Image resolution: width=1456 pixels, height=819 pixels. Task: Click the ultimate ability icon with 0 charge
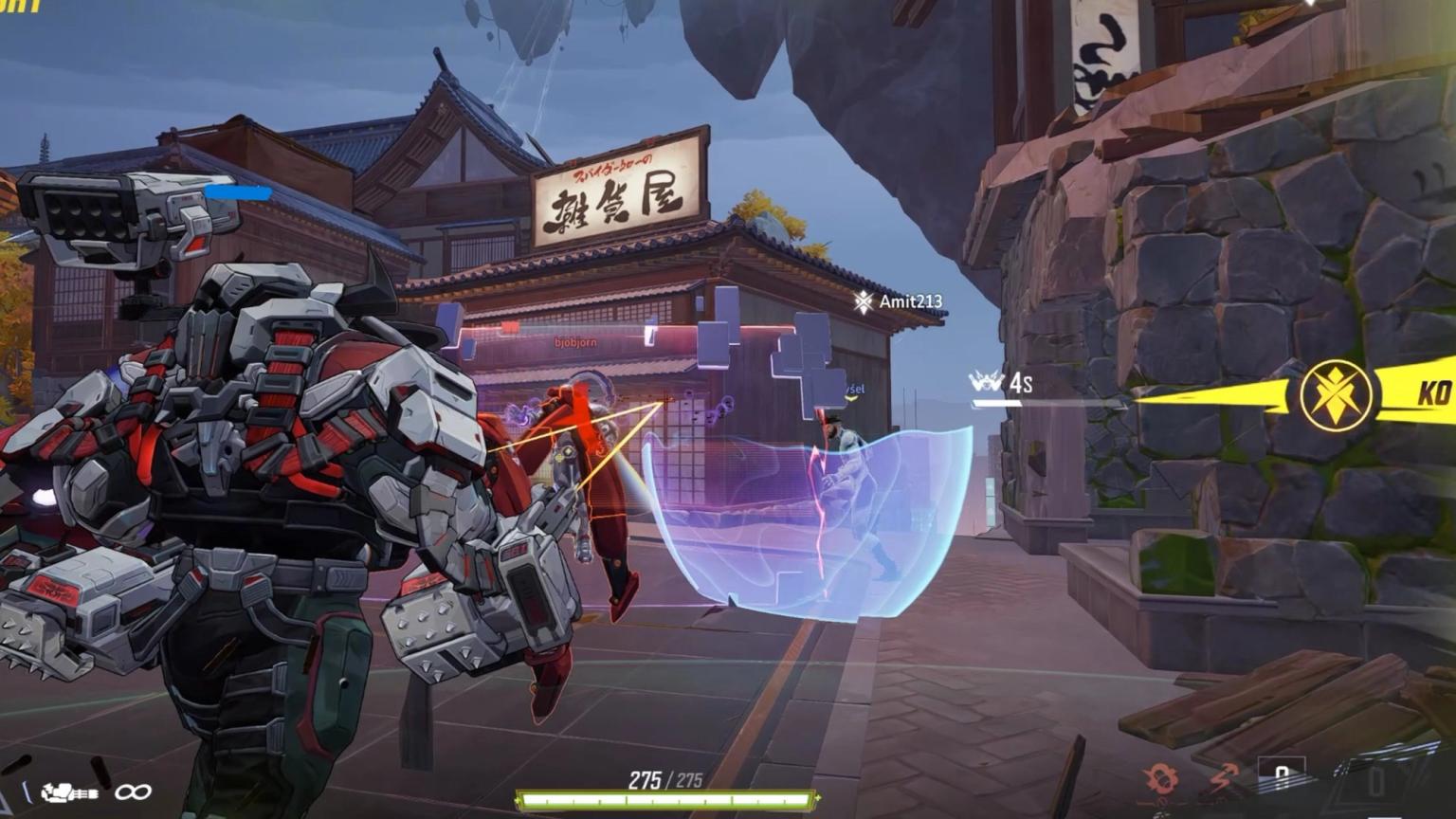(x=1374, y=779)
